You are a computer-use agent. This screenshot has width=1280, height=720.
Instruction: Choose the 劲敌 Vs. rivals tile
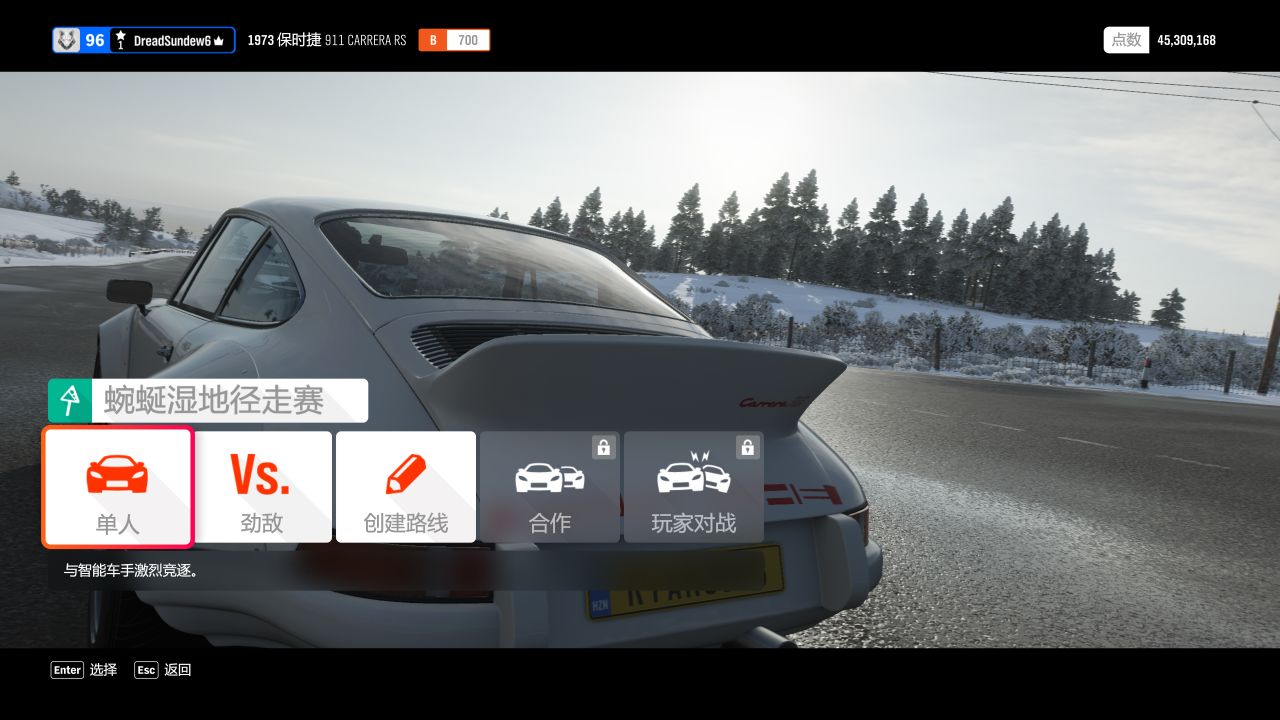(x=262, y=487)
